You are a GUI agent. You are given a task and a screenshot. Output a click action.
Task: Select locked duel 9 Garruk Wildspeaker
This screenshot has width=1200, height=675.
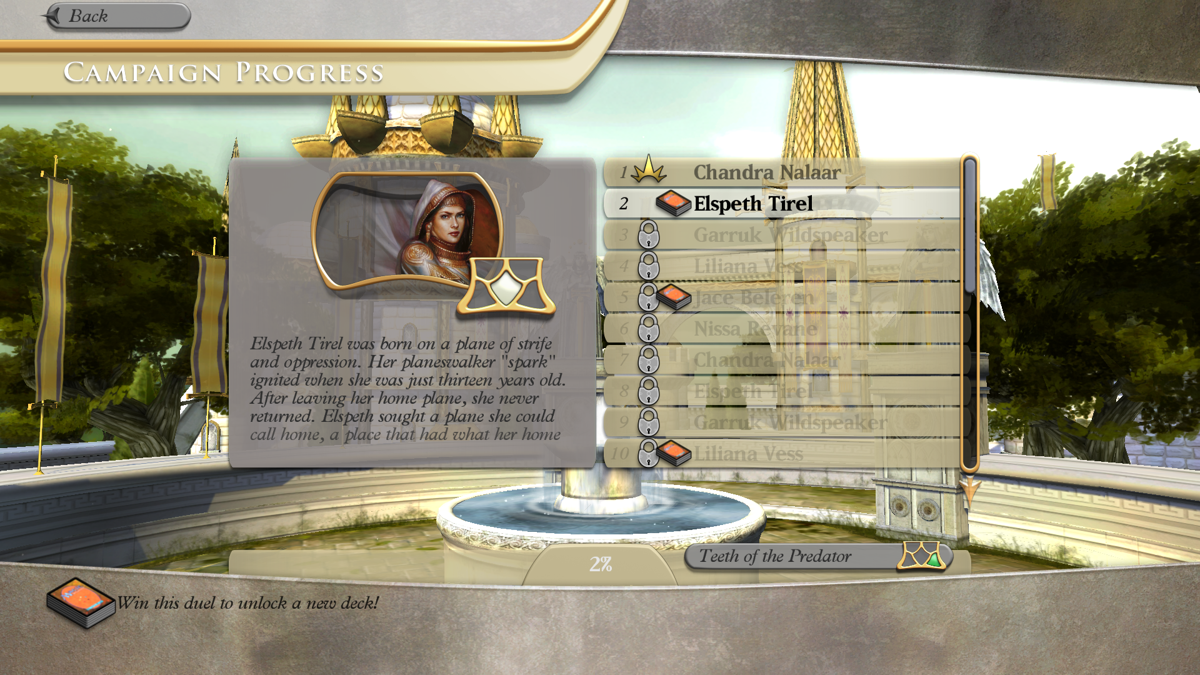[x=781, y=422]
